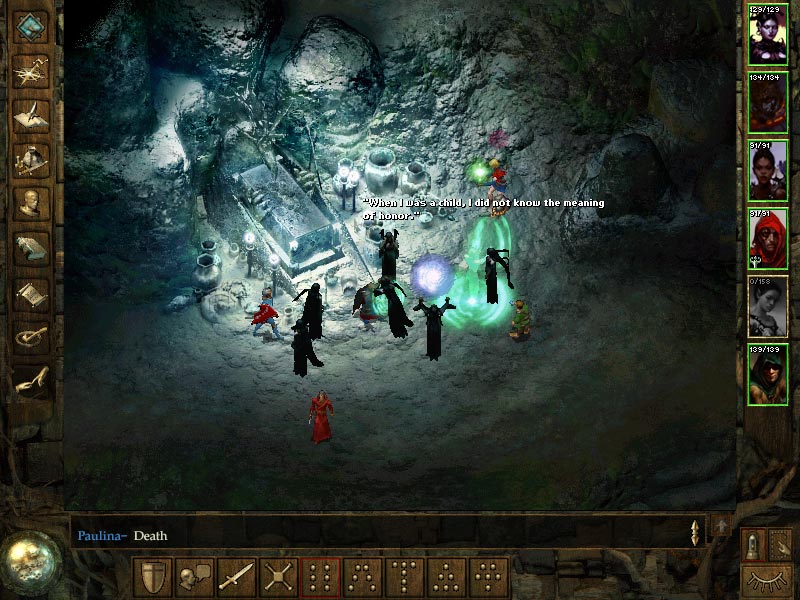Open the area map with the compass icon
Image resolution: width=800 pixels, height=600 pixels.
[x=31, y=71]
